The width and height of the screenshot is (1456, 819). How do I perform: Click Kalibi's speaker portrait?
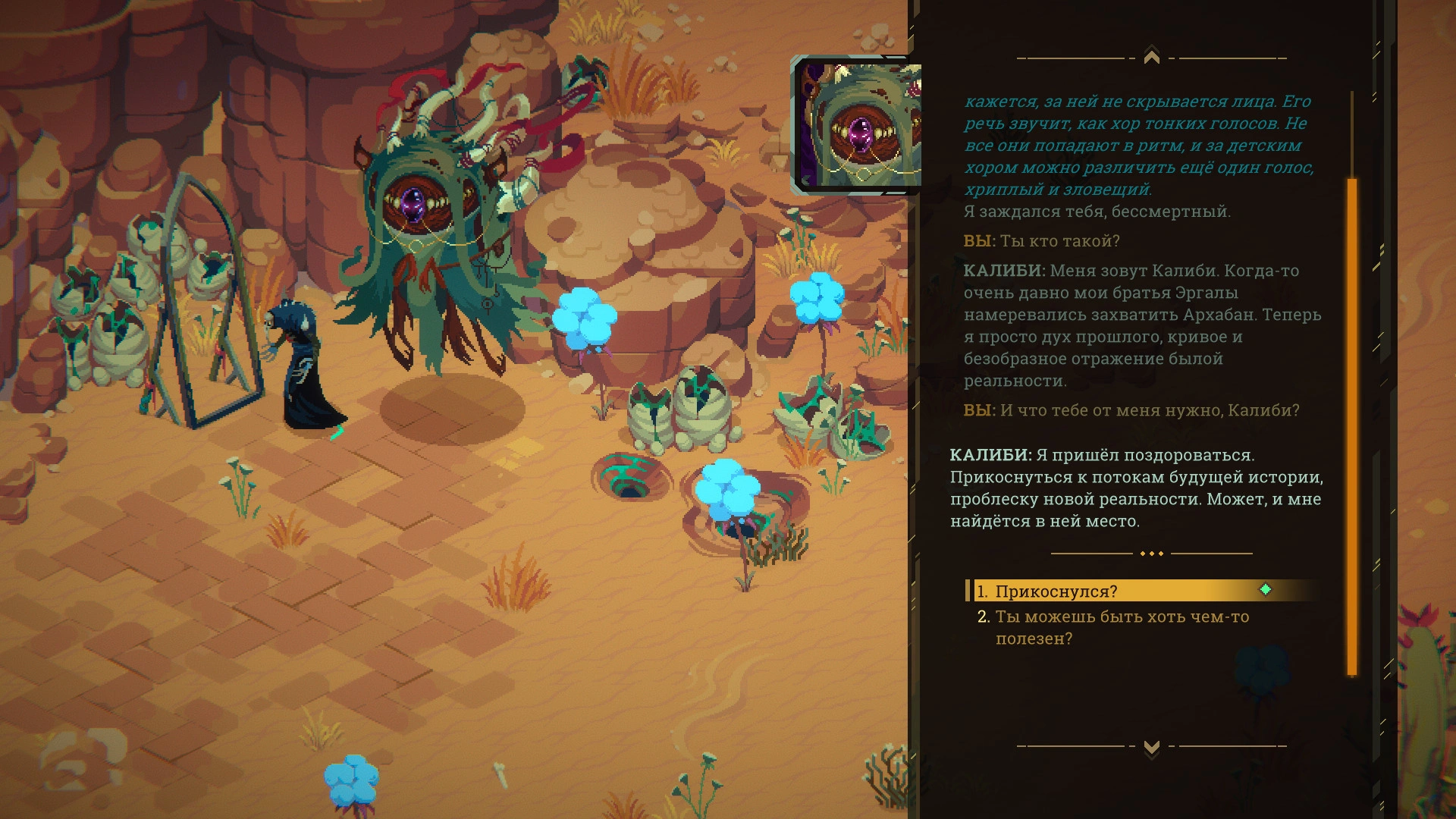pyautogui.click(x=857, y=125)
